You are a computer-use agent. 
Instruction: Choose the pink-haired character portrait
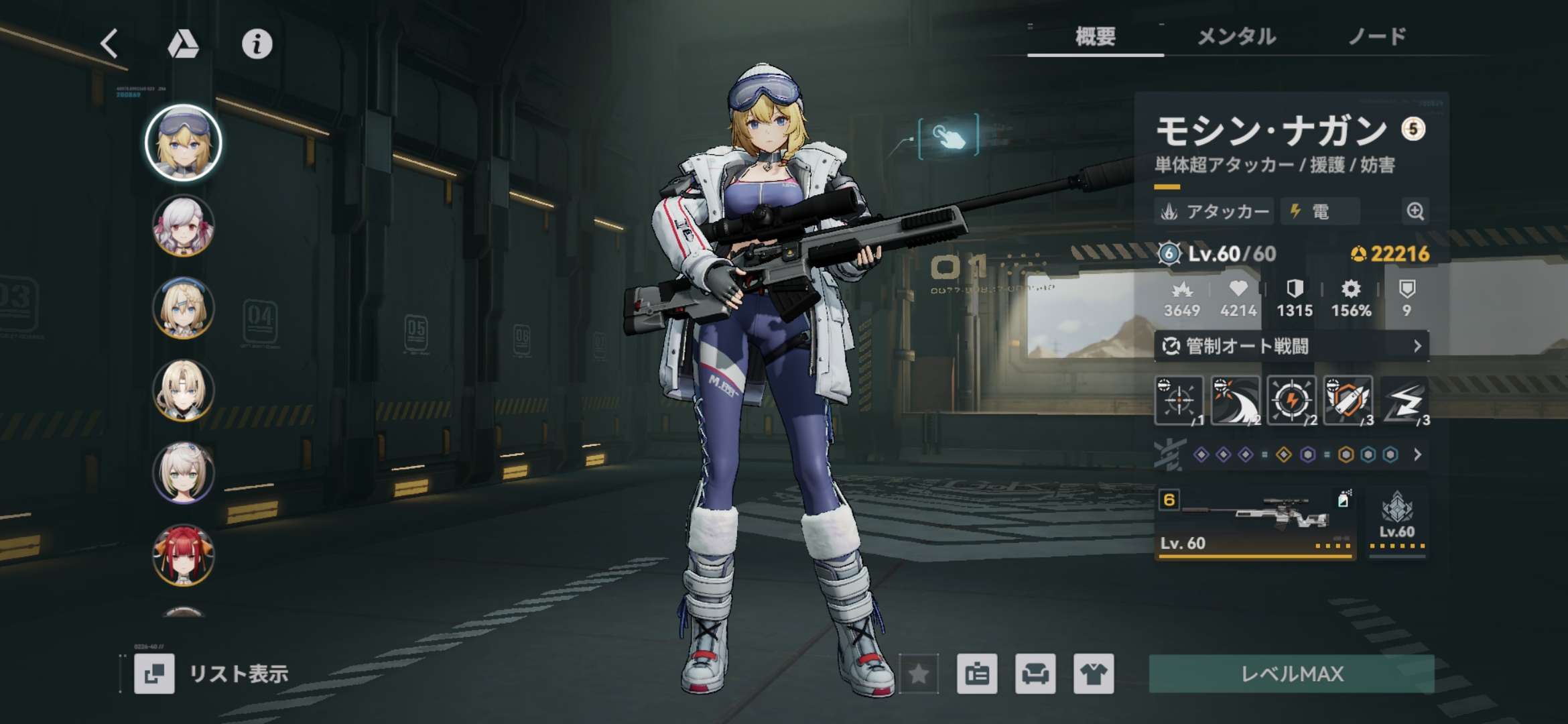[x=183, y=226]
